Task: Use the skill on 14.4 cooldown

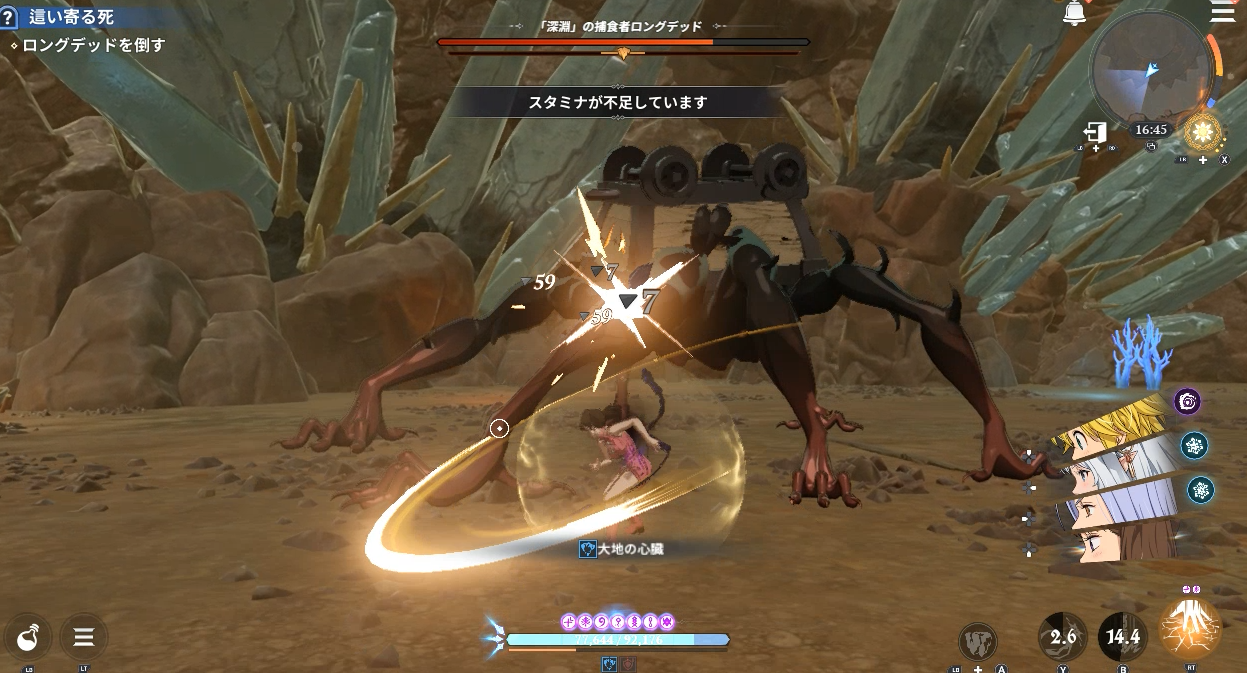Action: (x=1123, y=636)
